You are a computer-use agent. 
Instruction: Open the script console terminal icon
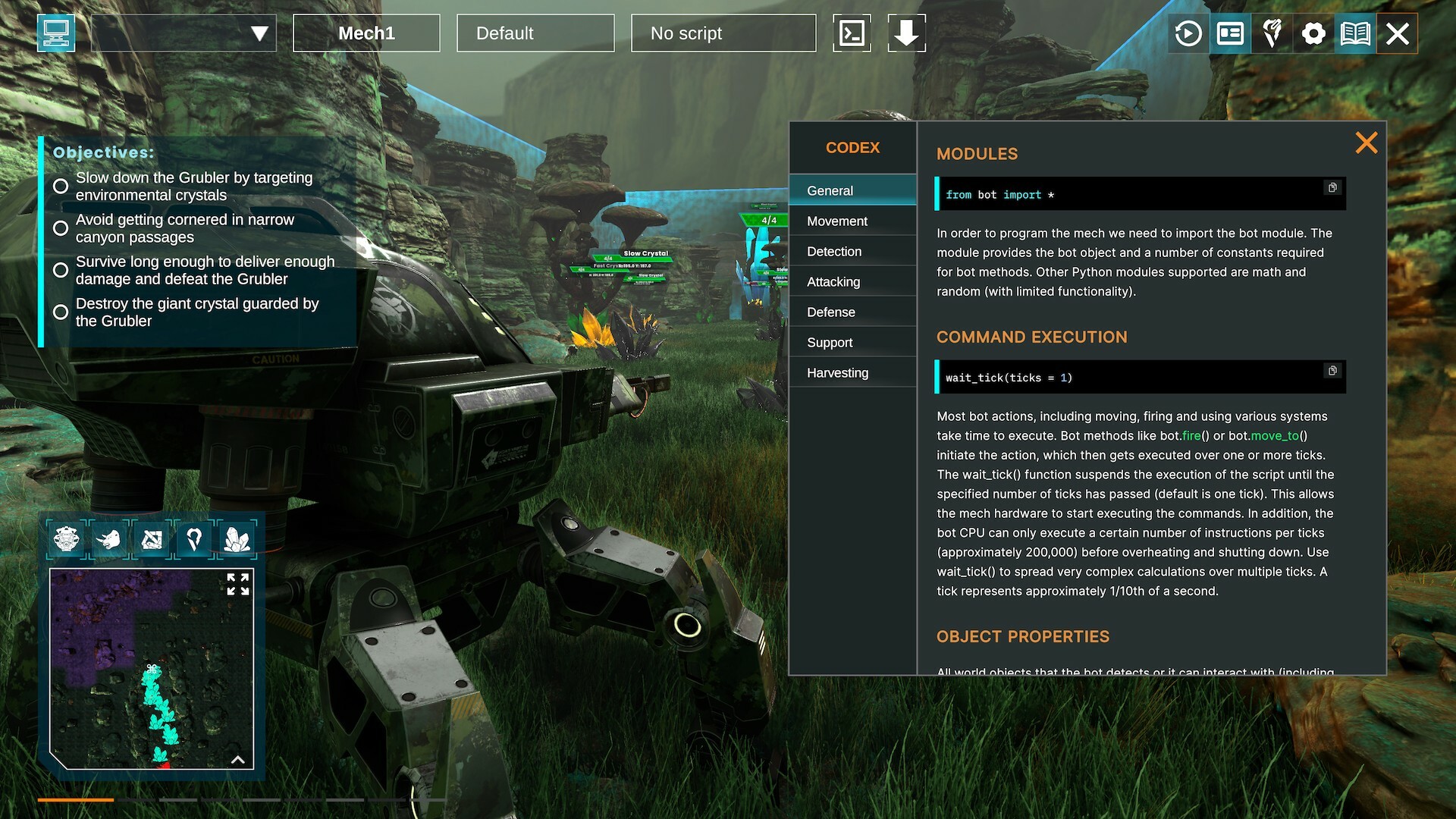(852, 33)
